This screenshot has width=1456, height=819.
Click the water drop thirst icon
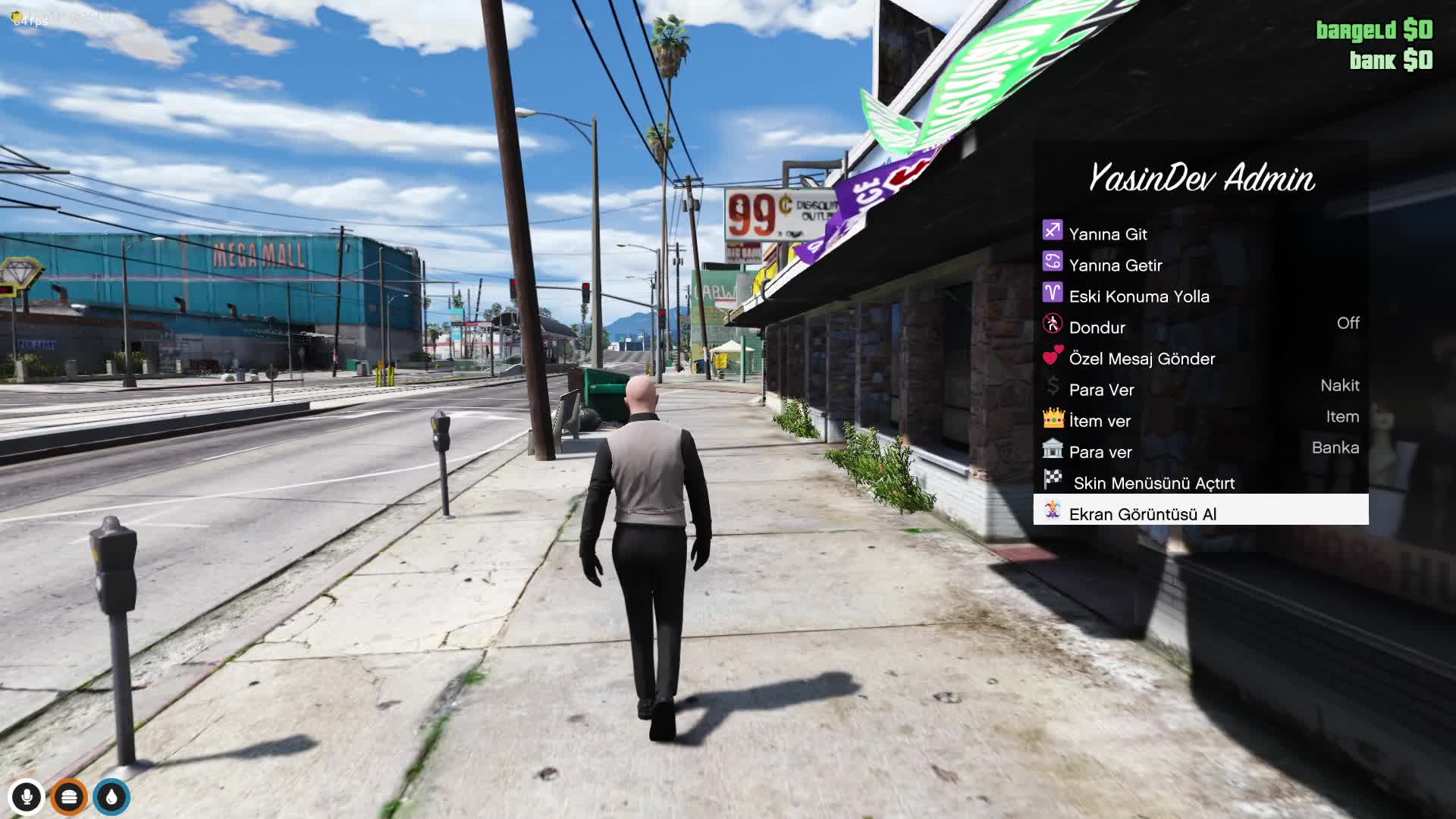112,797
